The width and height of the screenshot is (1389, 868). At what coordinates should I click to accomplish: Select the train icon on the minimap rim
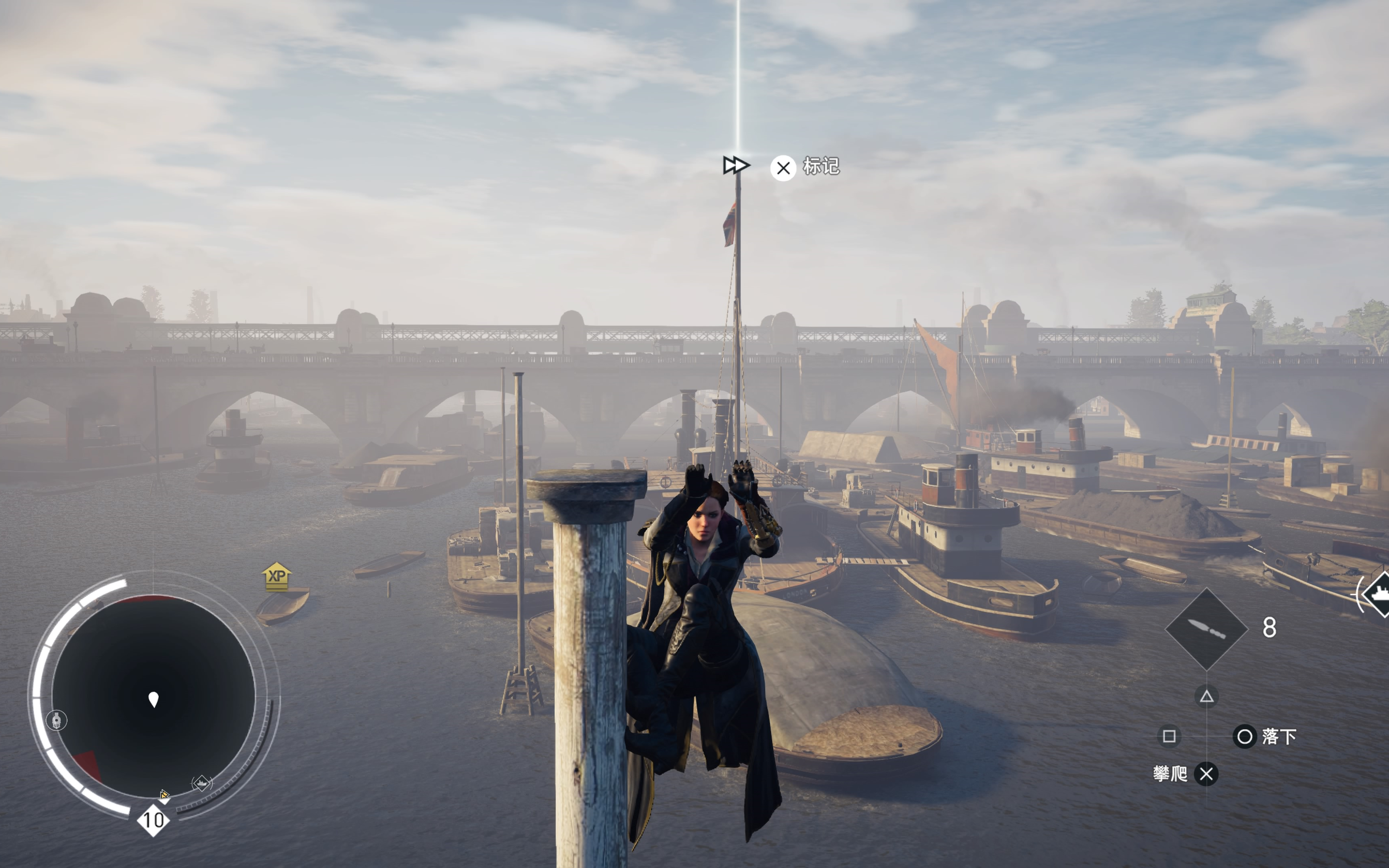(x=56, y=720)
